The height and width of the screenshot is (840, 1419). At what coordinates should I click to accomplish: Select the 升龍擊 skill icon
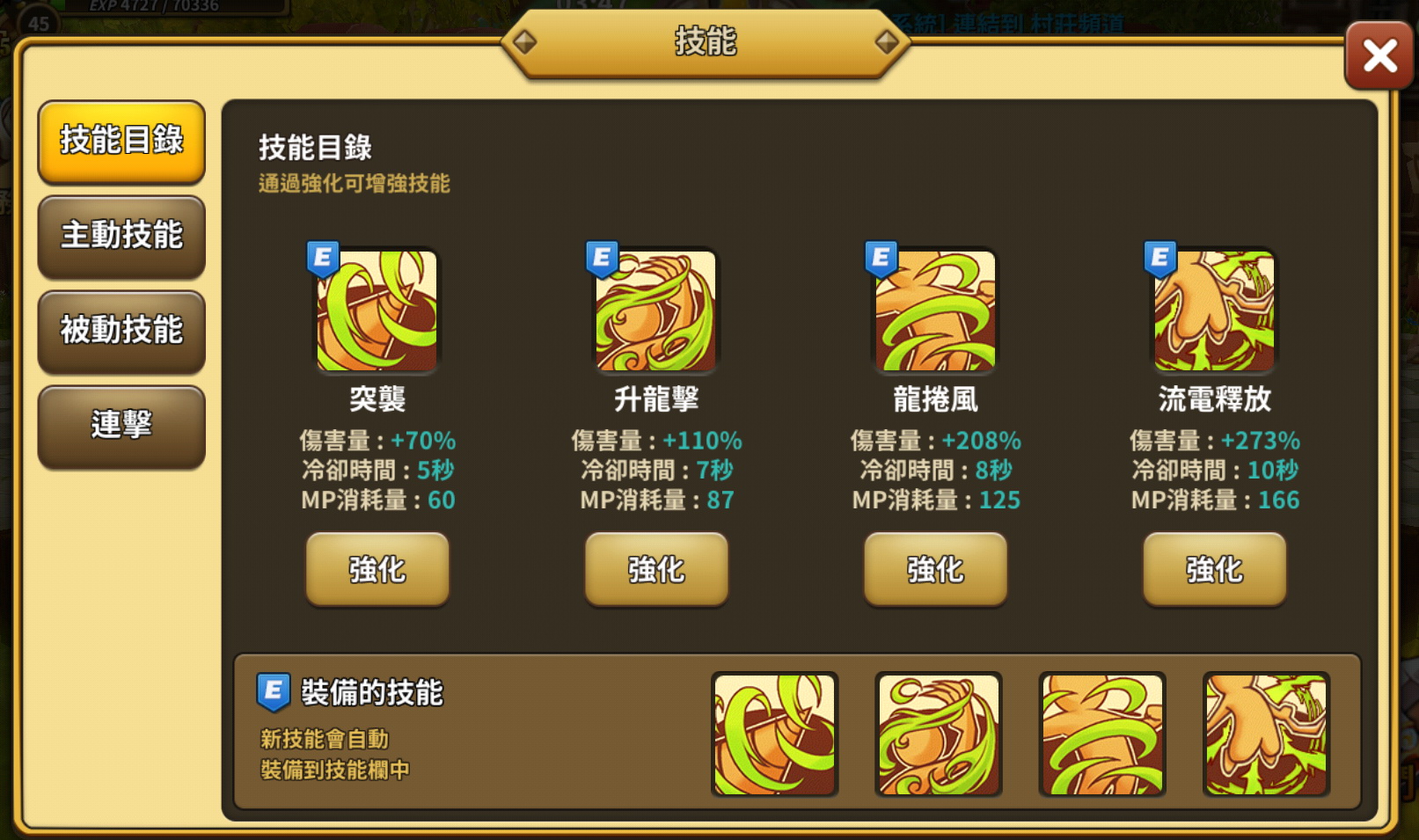[x=655, y=312]
